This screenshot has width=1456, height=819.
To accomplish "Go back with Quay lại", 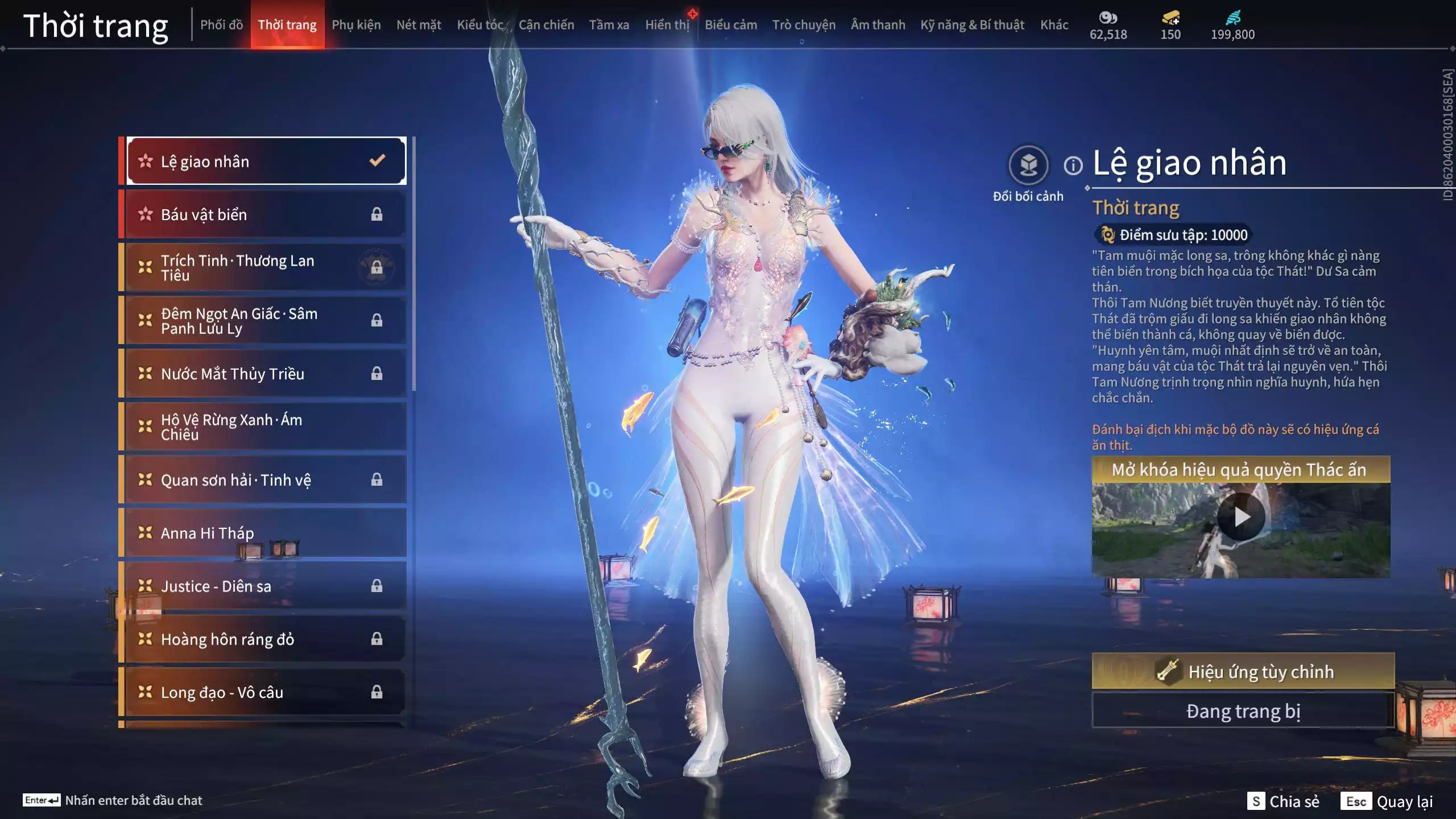I will 1387,801.
